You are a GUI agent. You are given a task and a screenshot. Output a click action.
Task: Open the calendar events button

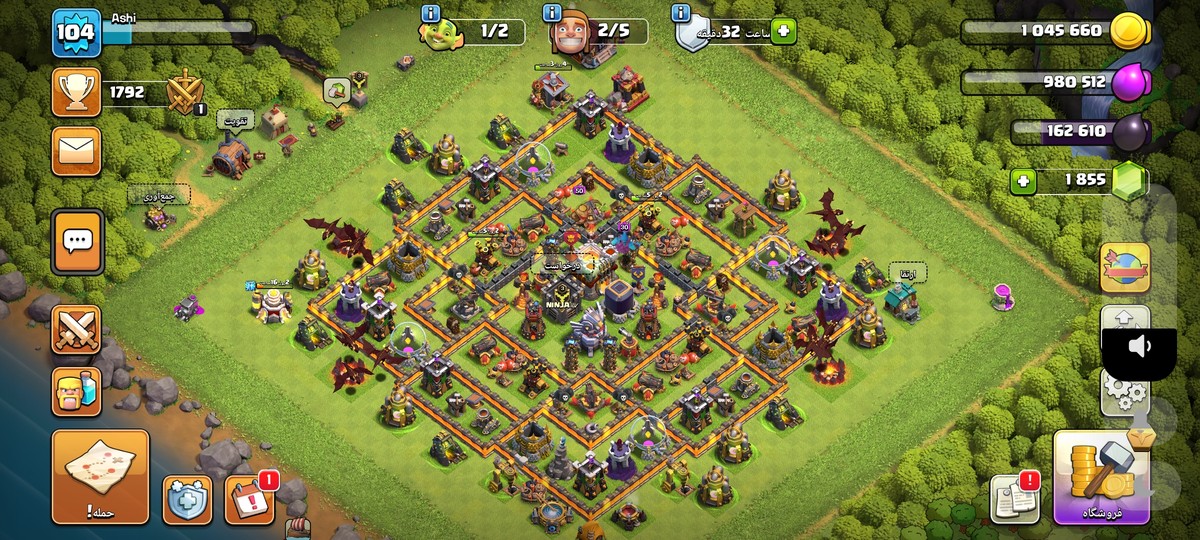click(x=247, y=499)
